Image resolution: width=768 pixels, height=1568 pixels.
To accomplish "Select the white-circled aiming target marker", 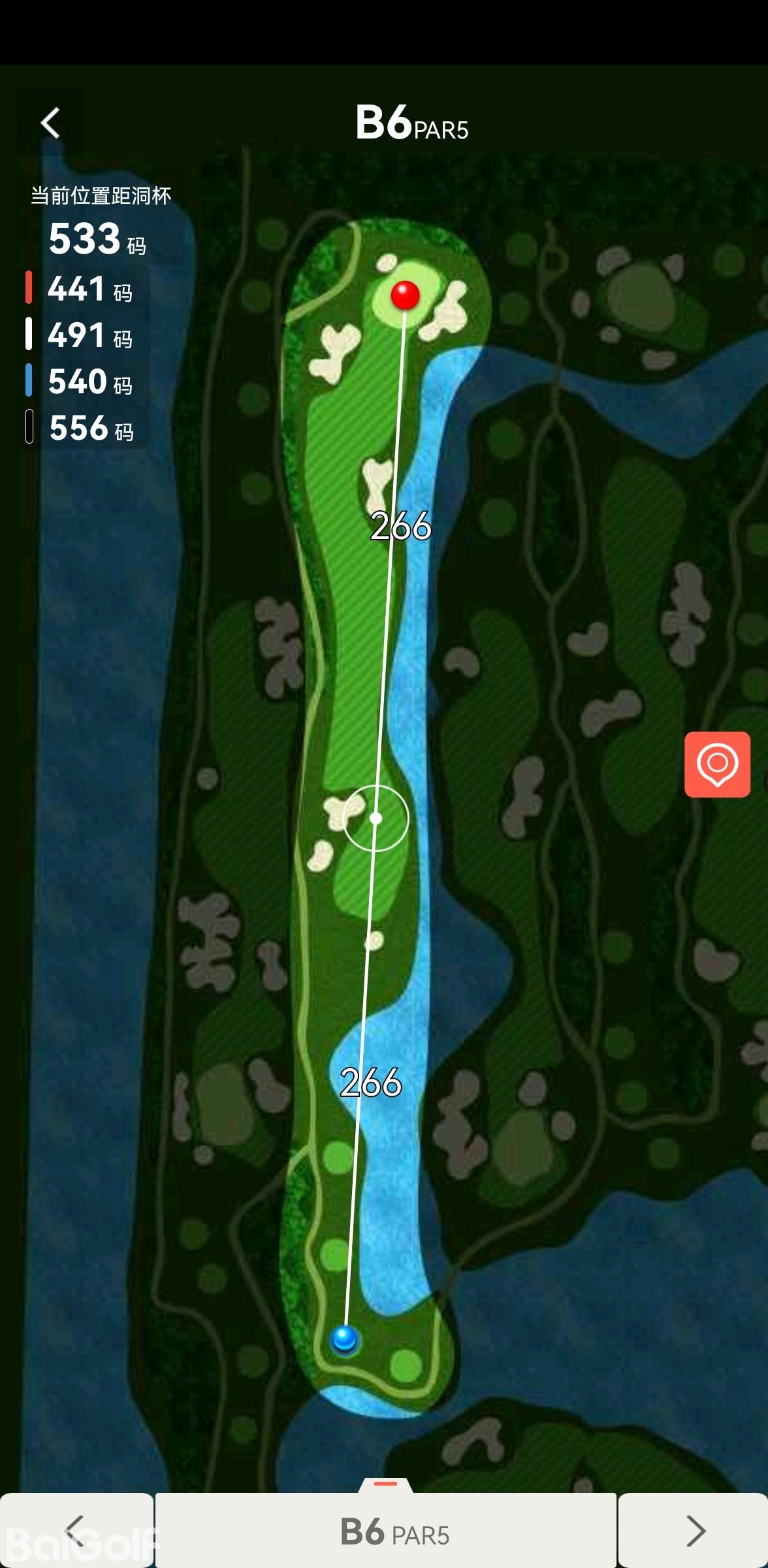I will click(x=376, y=818).
